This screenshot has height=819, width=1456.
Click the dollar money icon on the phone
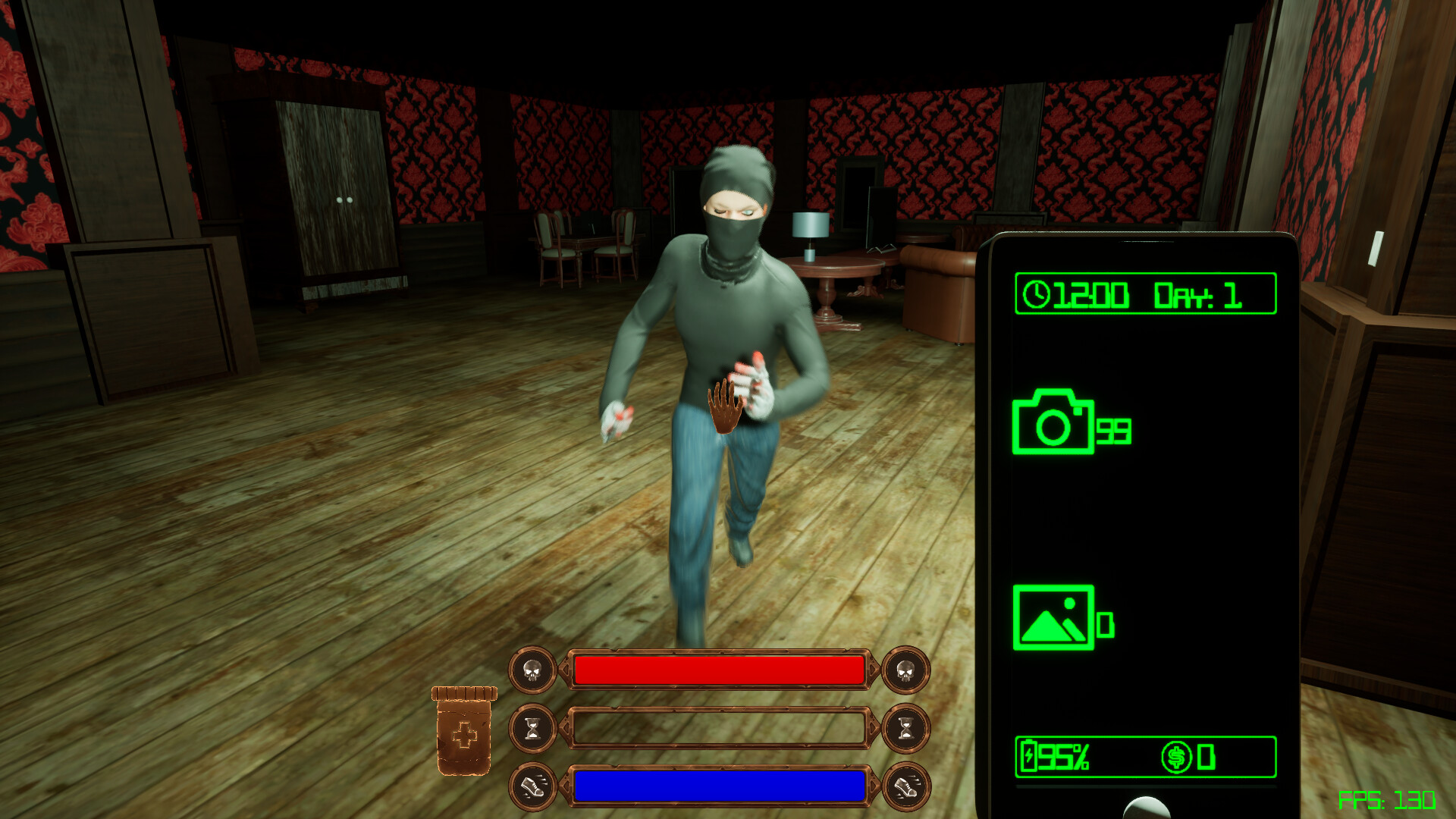click(x=1177, y=755)
